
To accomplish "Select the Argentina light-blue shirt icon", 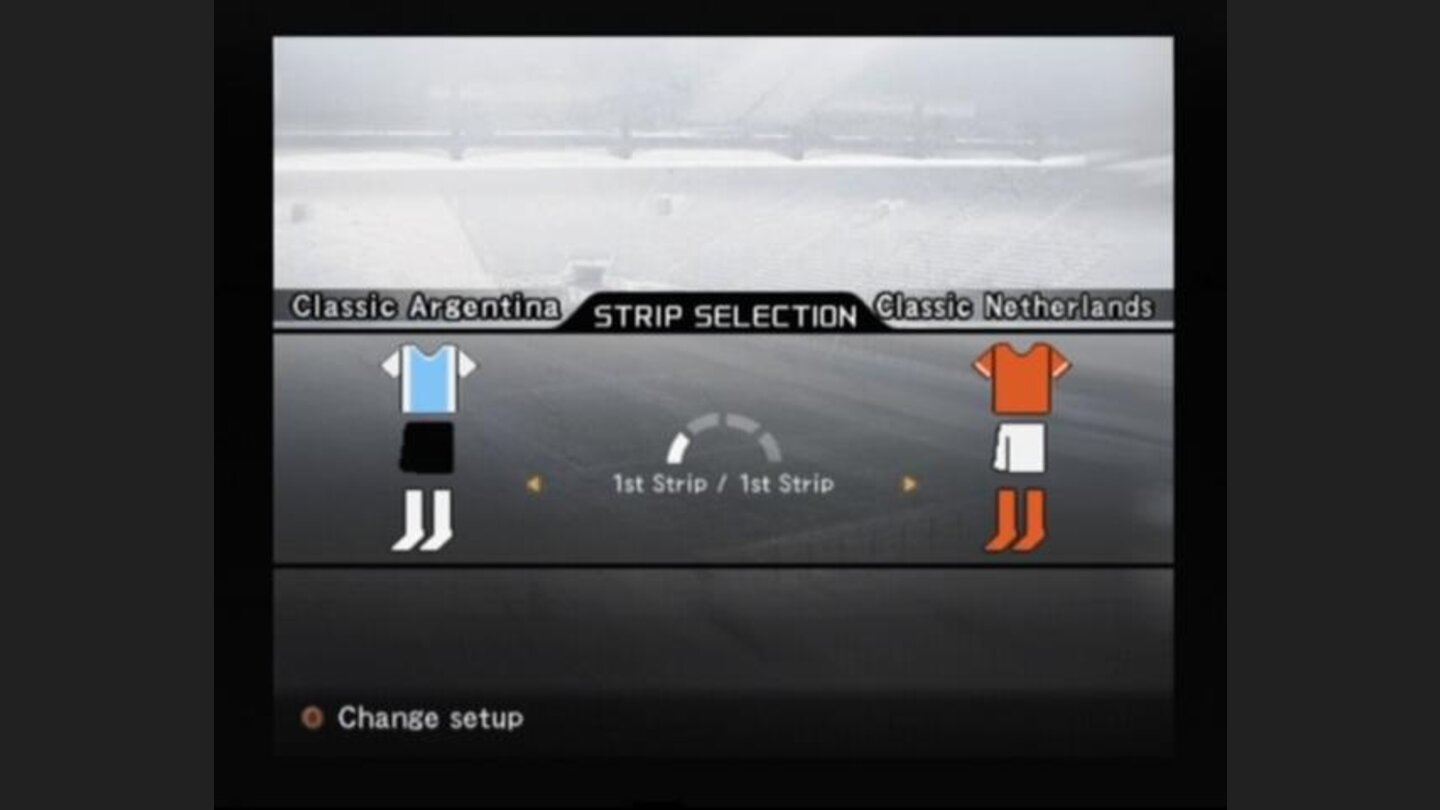I will tap(430, 380).
